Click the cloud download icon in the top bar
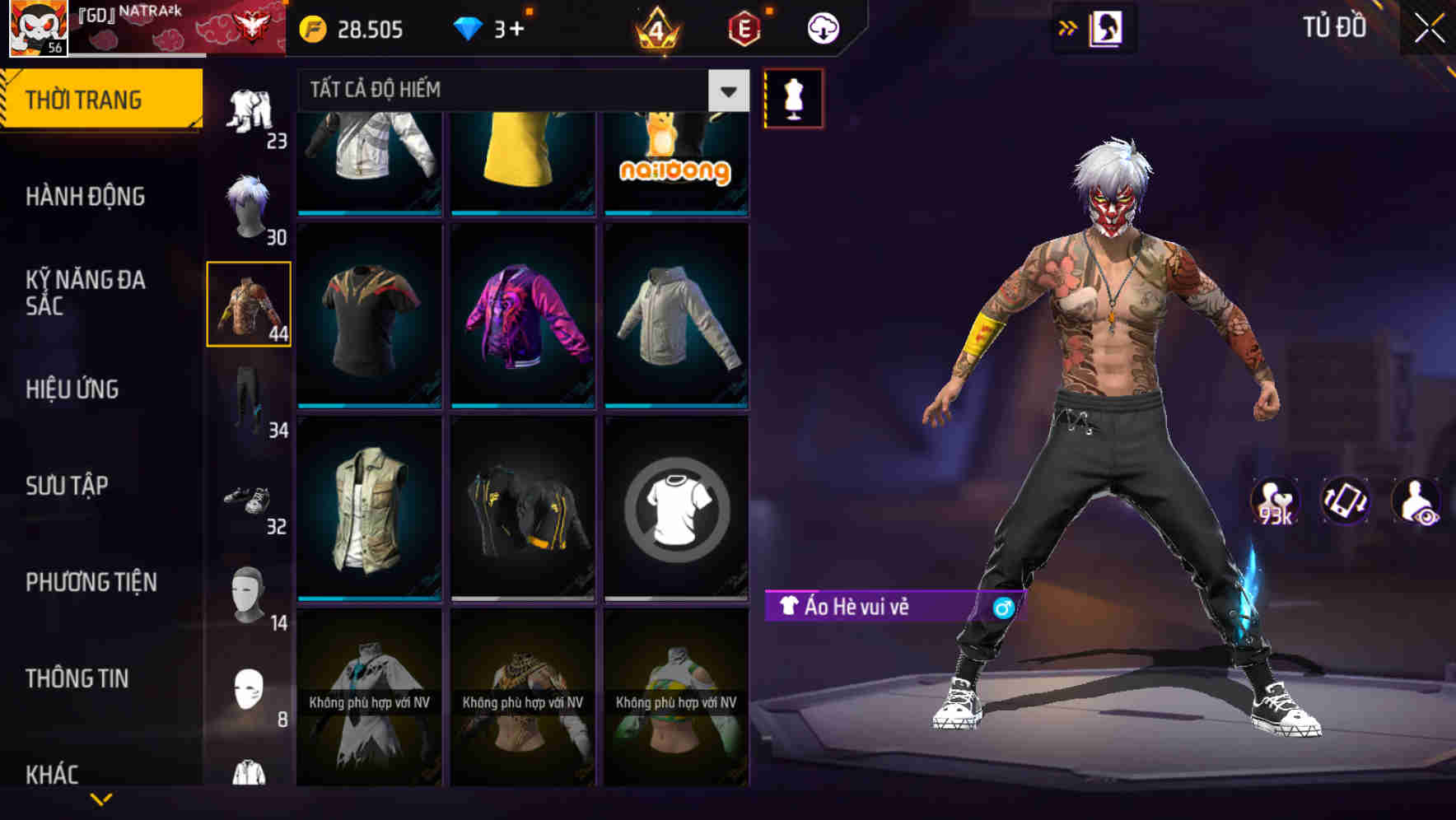The image size is (1456, 820). click(x=823, y=27)
